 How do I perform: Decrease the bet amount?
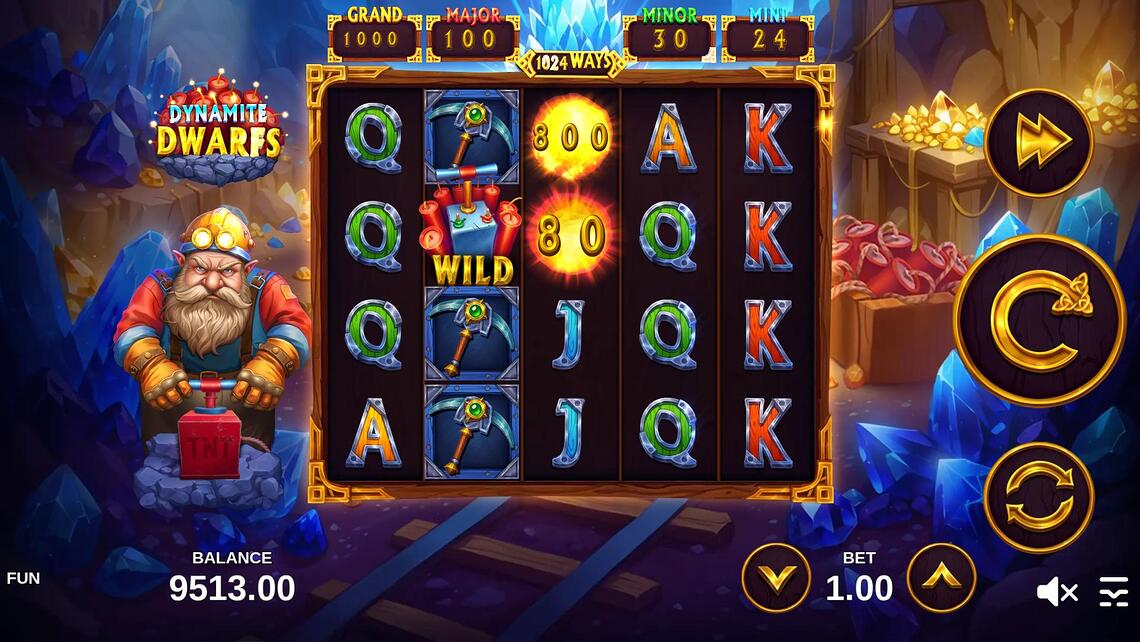[775, 578]
